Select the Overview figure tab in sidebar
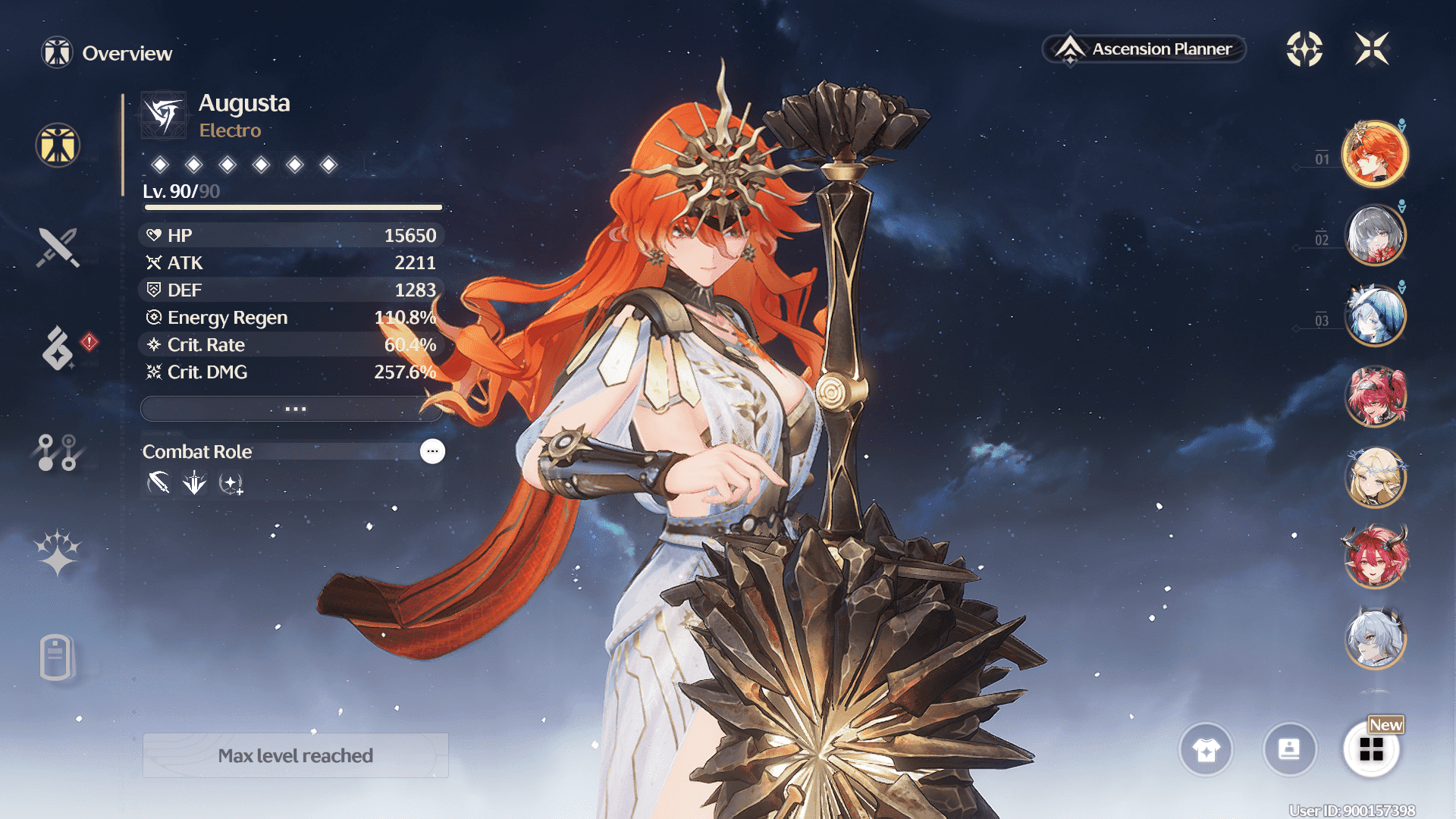The height and width of the screenshot is (819, 1456). point(58,145)
